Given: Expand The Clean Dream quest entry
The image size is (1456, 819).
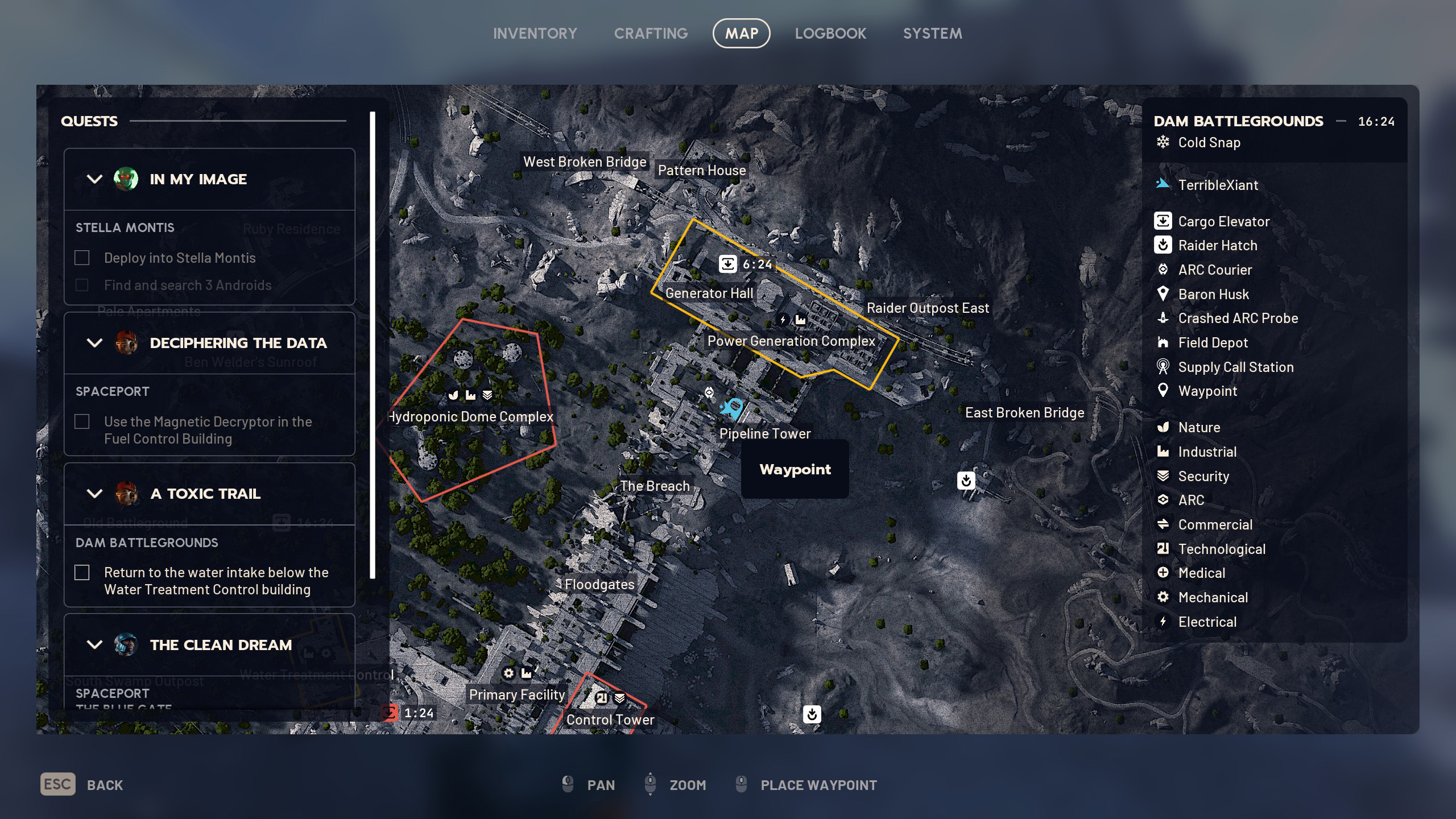Looking at the screenshot, I should coord(94,645).
